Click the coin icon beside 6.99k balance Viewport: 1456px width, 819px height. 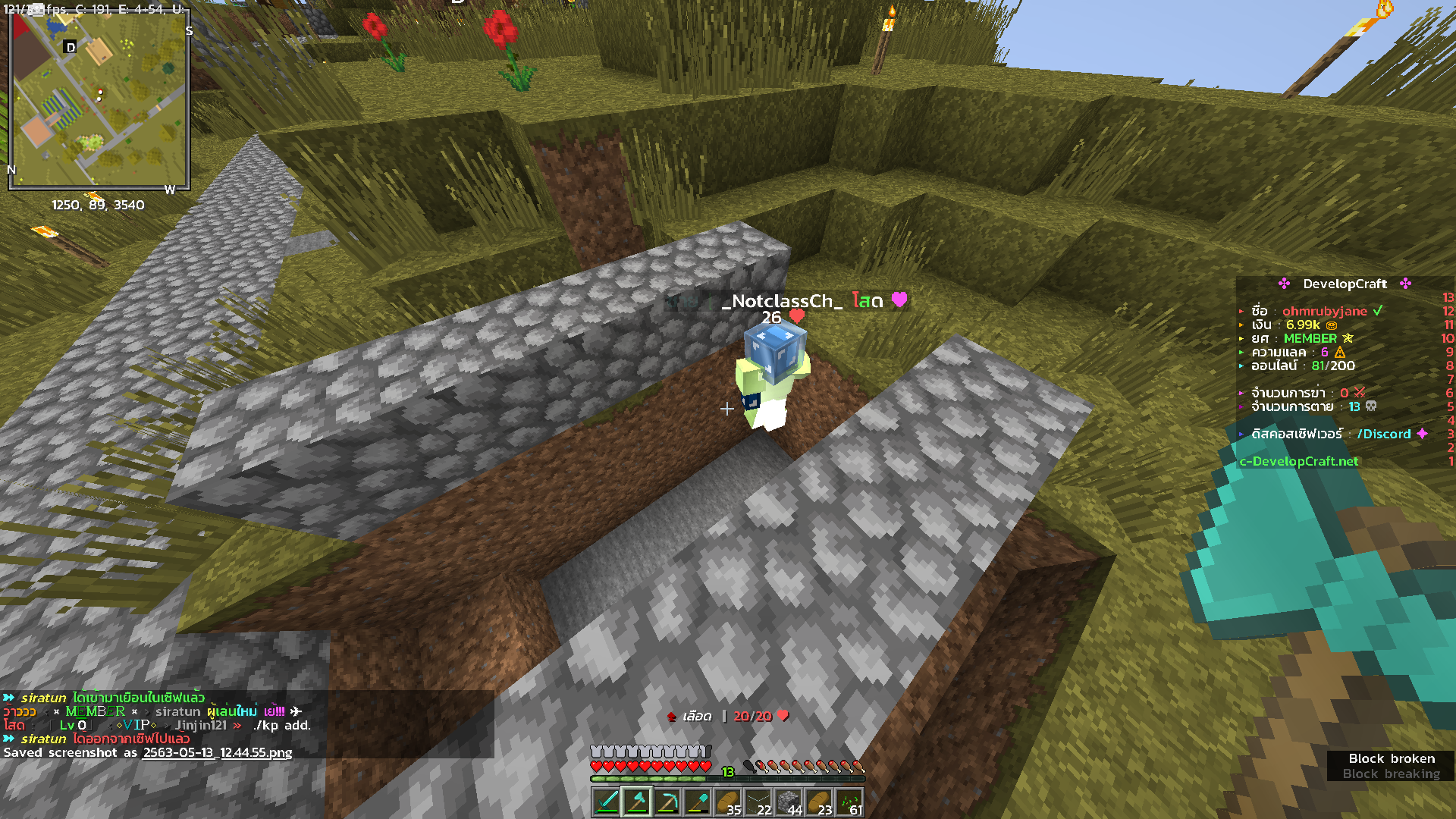coord(1333,324)
